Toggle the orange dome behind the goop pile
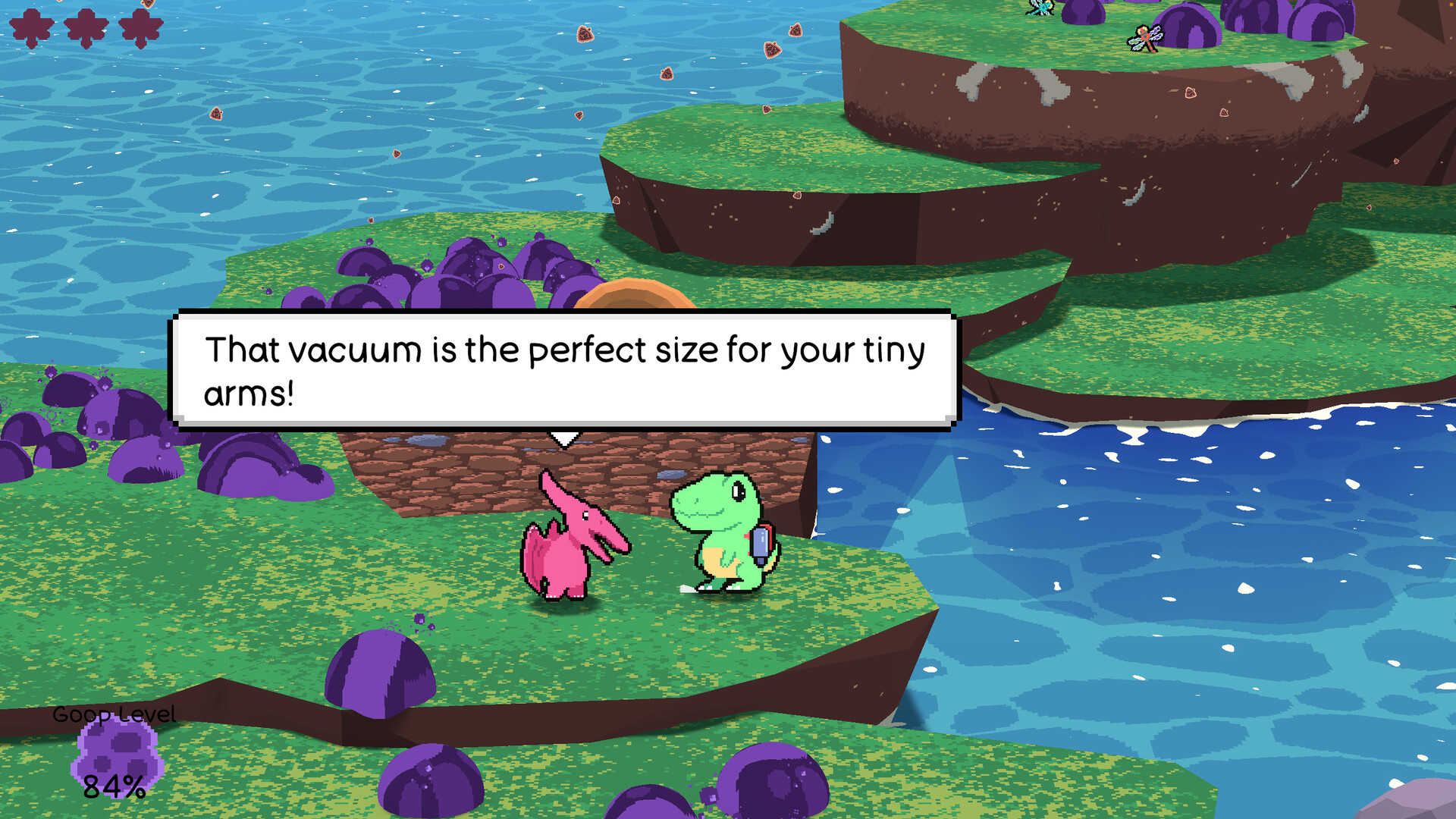The height and width of the screenshot is (819, 1456). pos(633,296)
